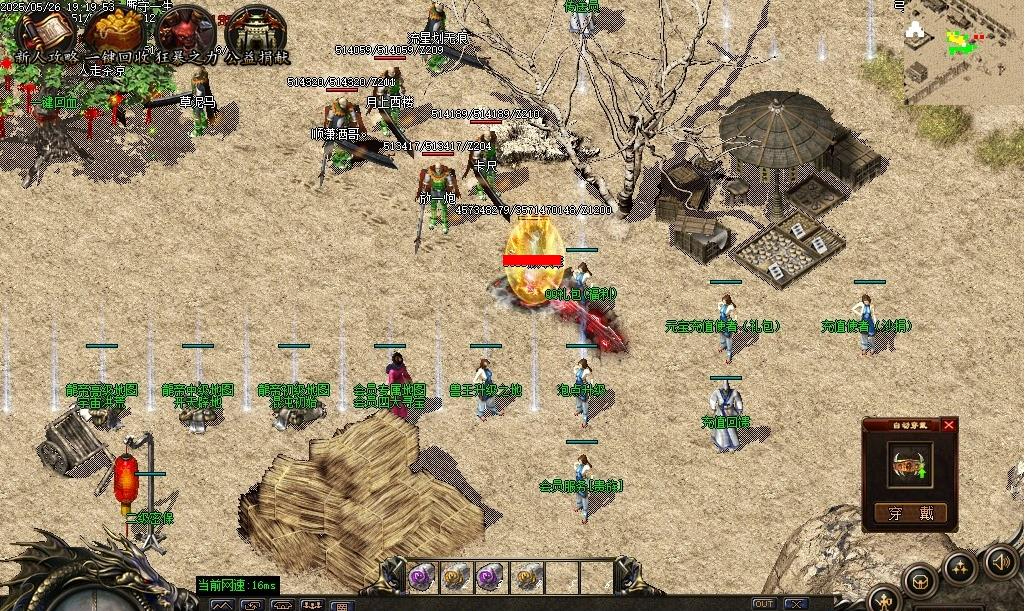Viewport: 1026px width, 611px height.
Task: Click the 穿戴 equip button
Action: click(910, 514)
